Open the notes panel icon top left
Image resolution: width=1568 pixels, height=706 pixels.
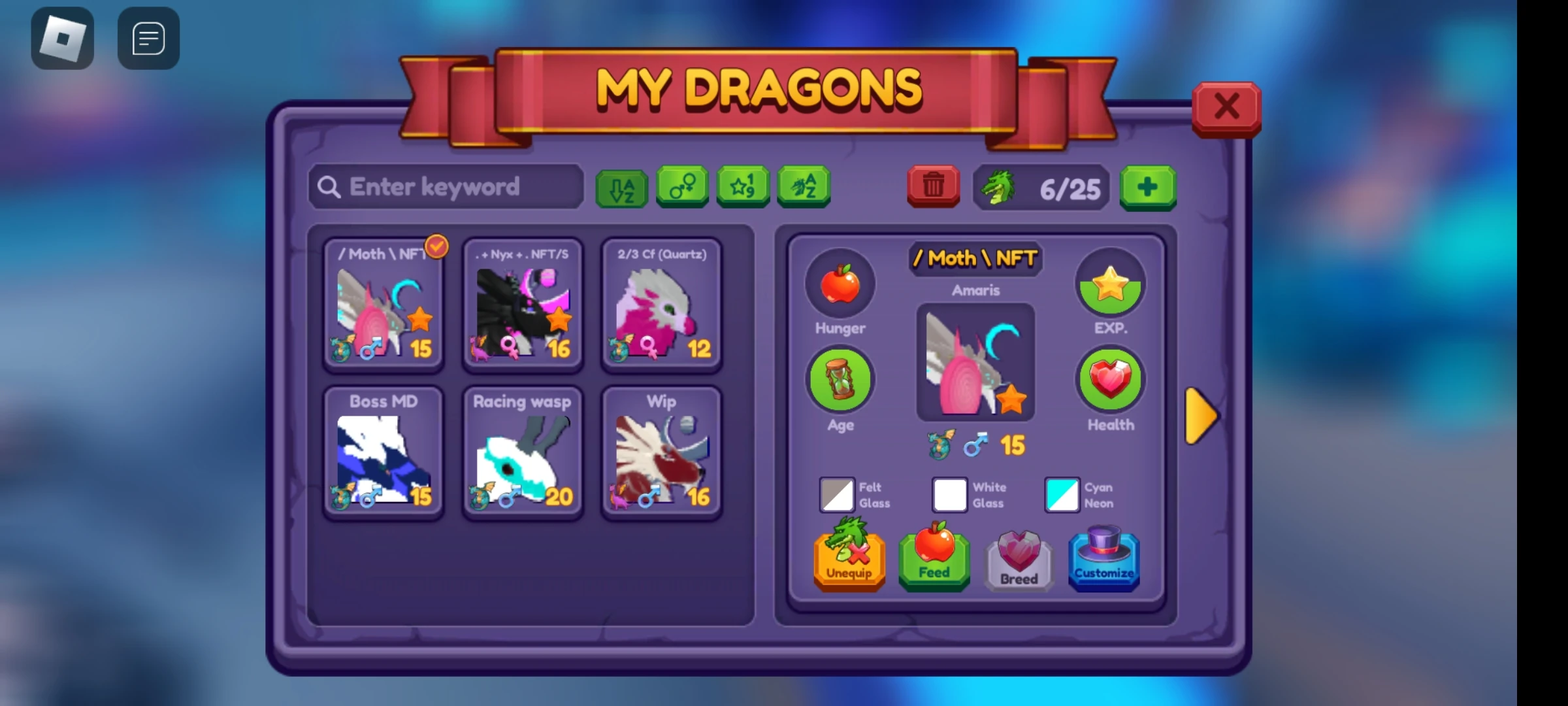coord(148,37)
